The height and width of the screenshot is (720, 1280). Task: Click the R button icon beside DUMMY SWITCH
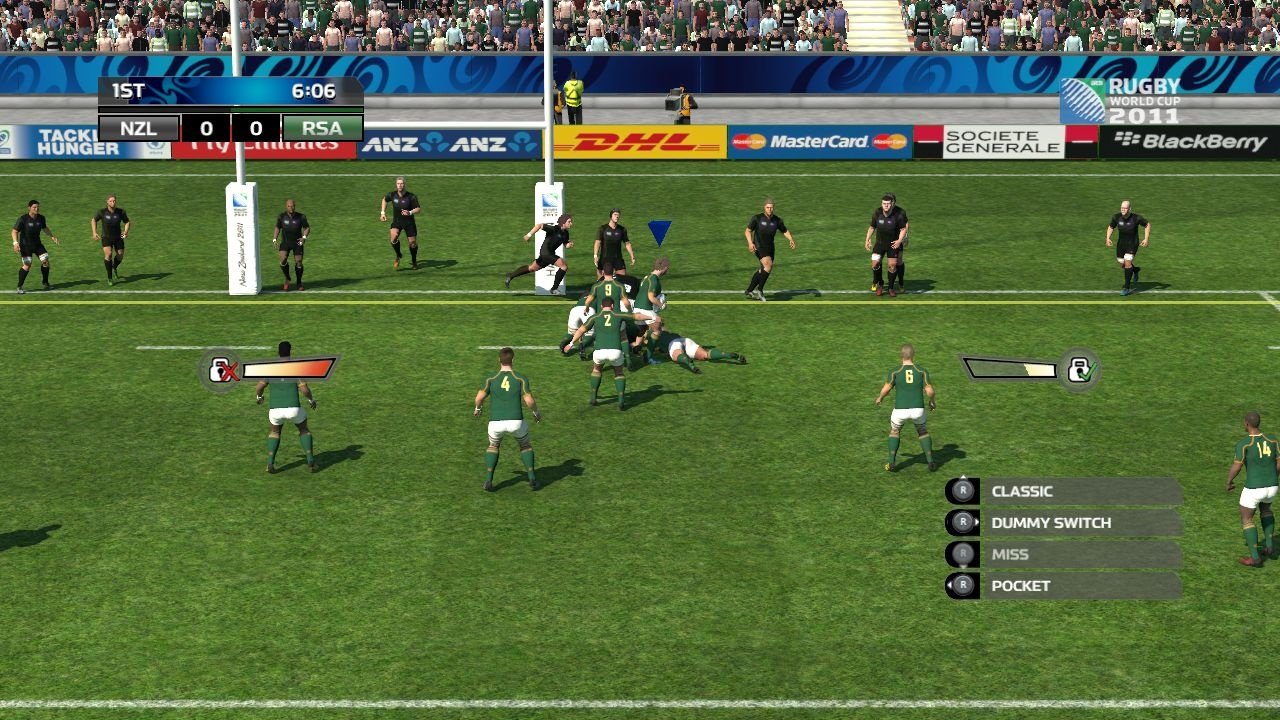(x=963, y=522)
